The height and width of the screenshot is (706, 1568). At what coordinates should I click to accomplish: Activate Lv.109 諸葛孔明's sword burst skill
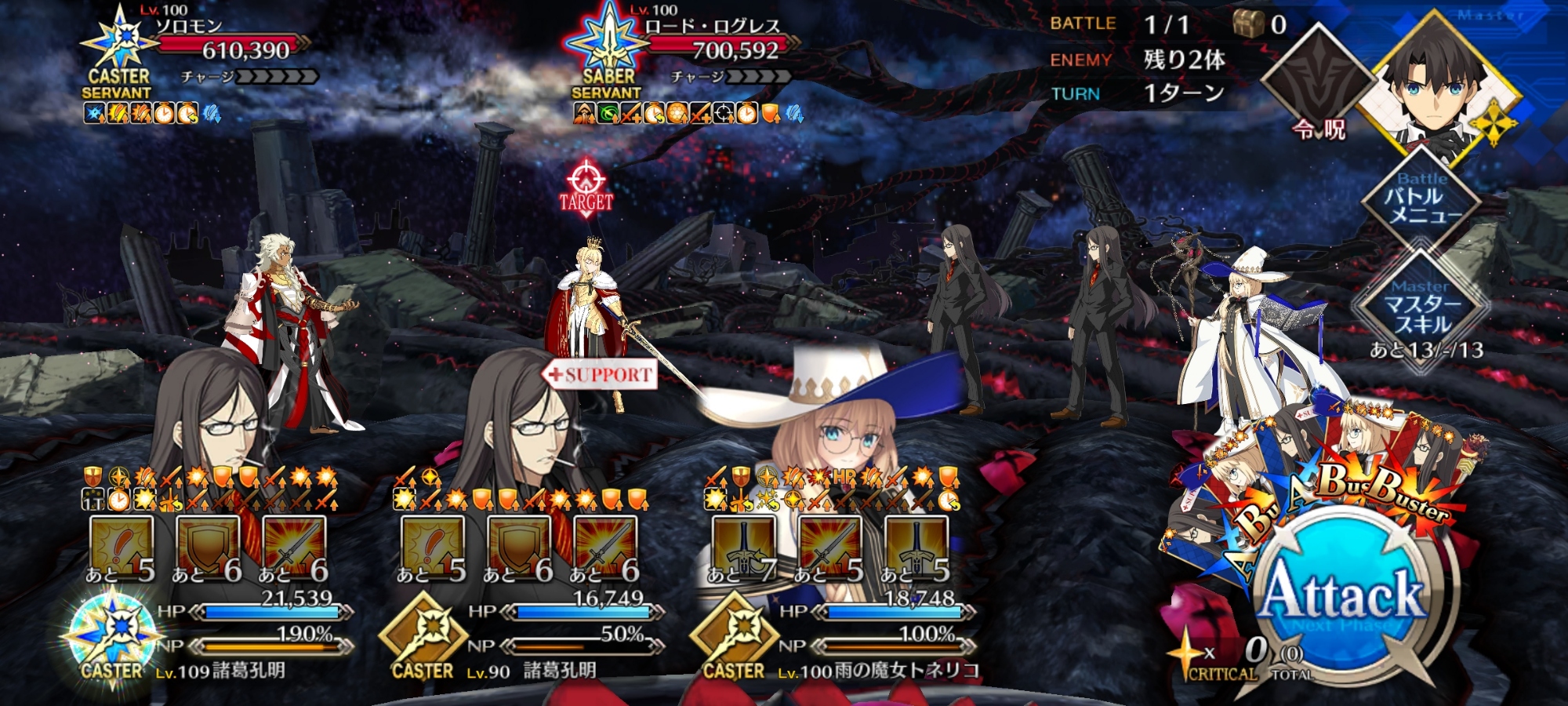point(294,547)
